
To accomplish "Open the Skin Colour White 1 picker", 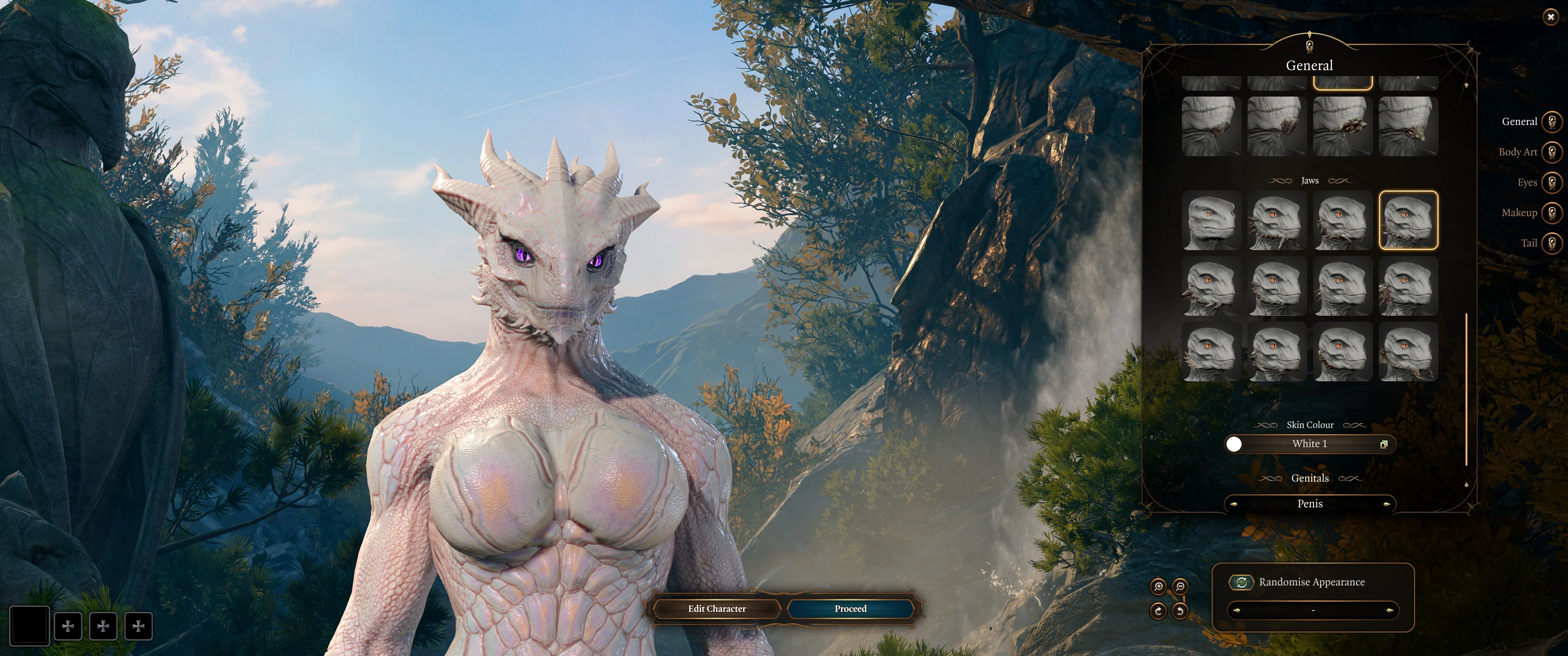I will [1309, 444].
